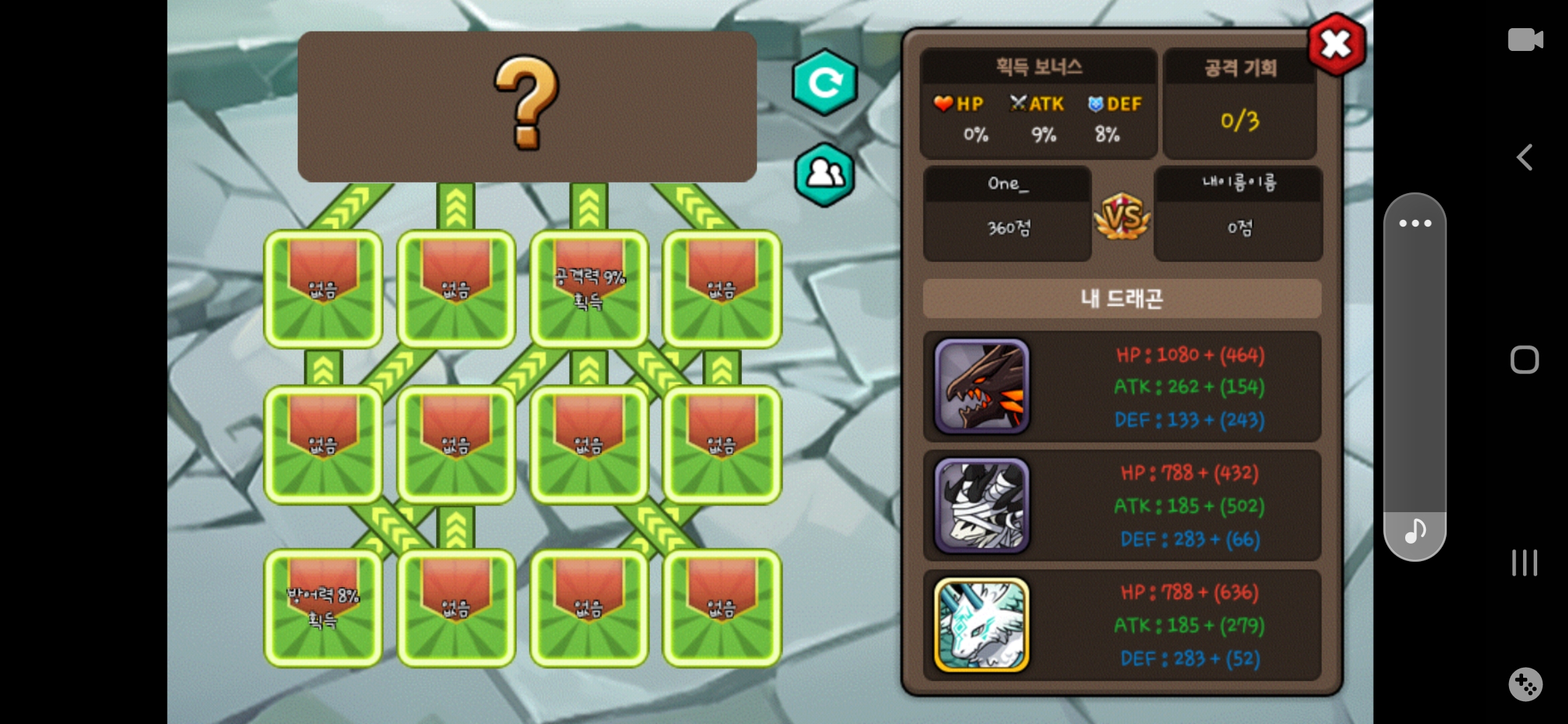
Task: Tap the three-dot overlay menu button
Action: tap(1415, 223)
